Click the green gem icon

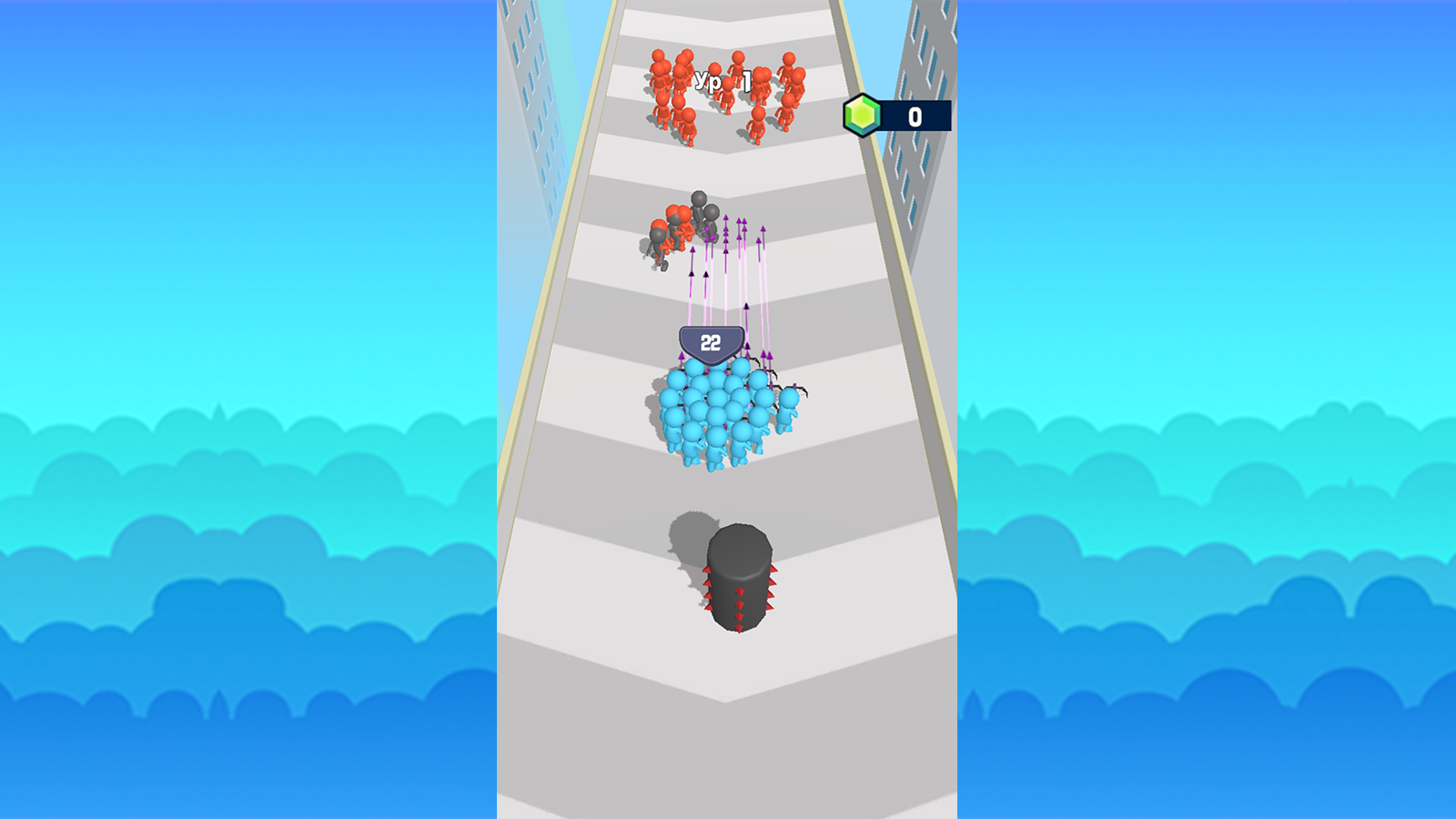tap(863, 114)
